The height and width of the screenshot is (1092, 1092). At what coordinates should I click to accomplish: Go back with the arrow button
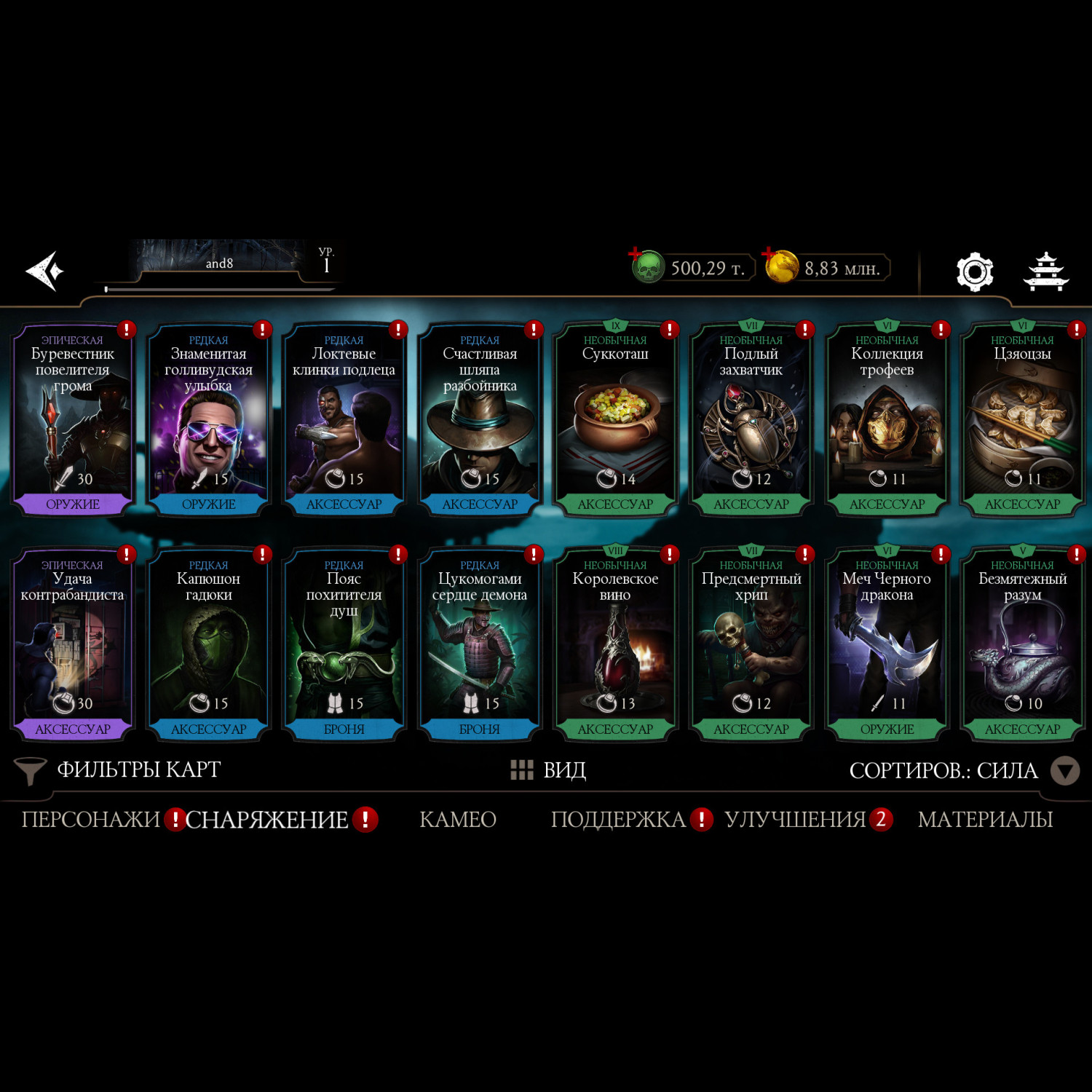(x=45, y=271)
